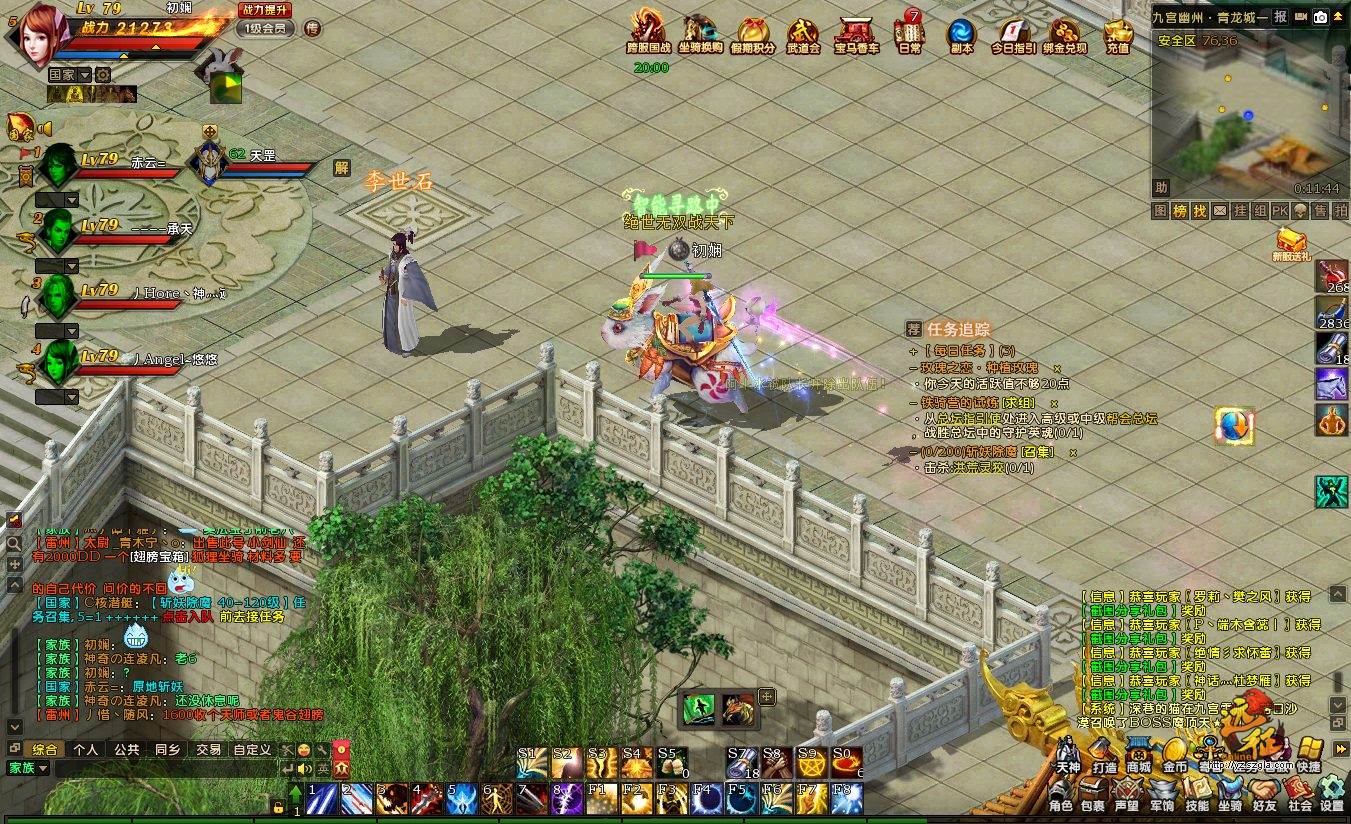Open the 日常 daily activities icon
This screenshot has height=824, width=1351.
910,34
